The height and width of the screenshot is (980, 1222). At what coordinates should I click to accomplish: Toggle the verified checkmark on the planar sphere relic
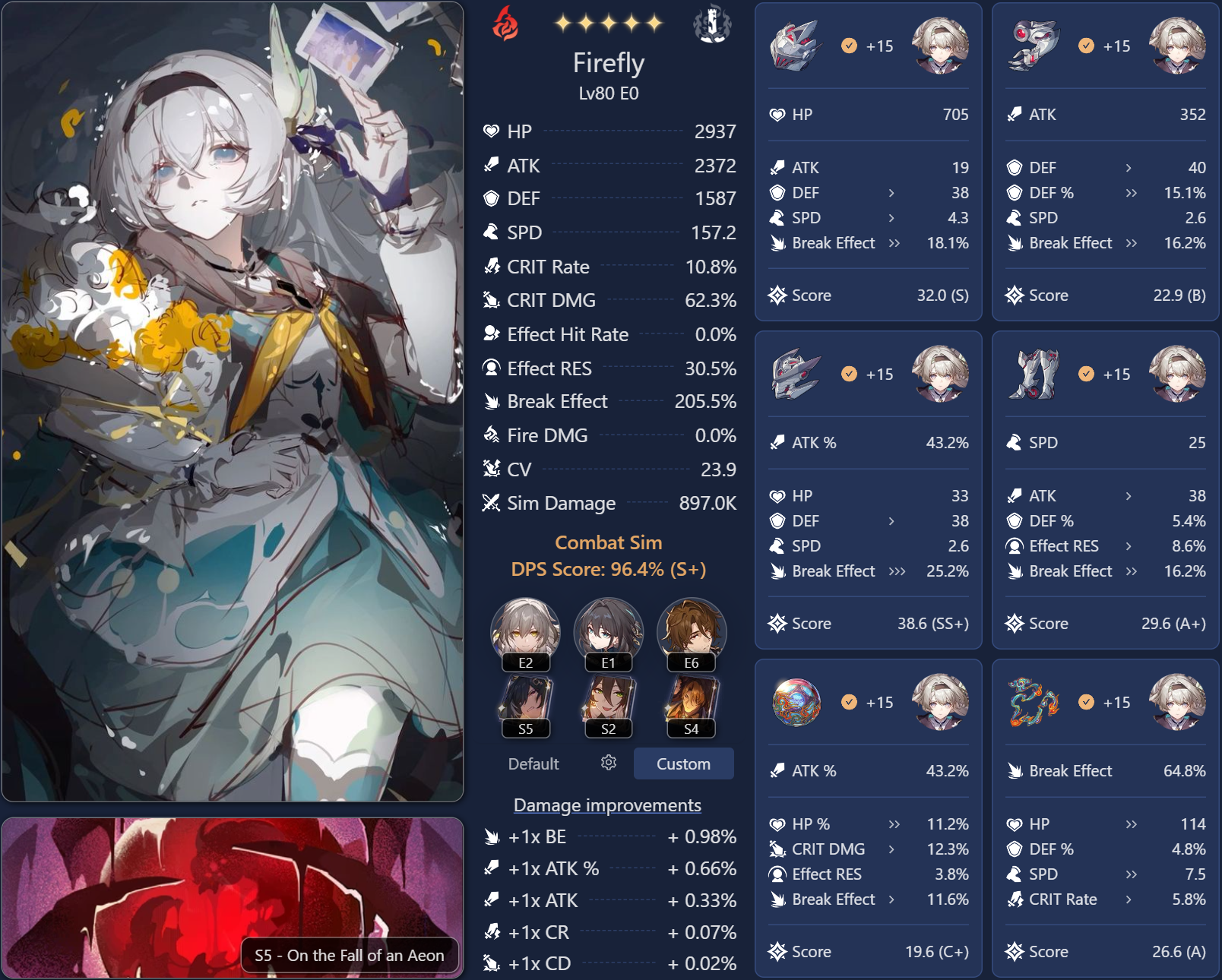(849, 703)
